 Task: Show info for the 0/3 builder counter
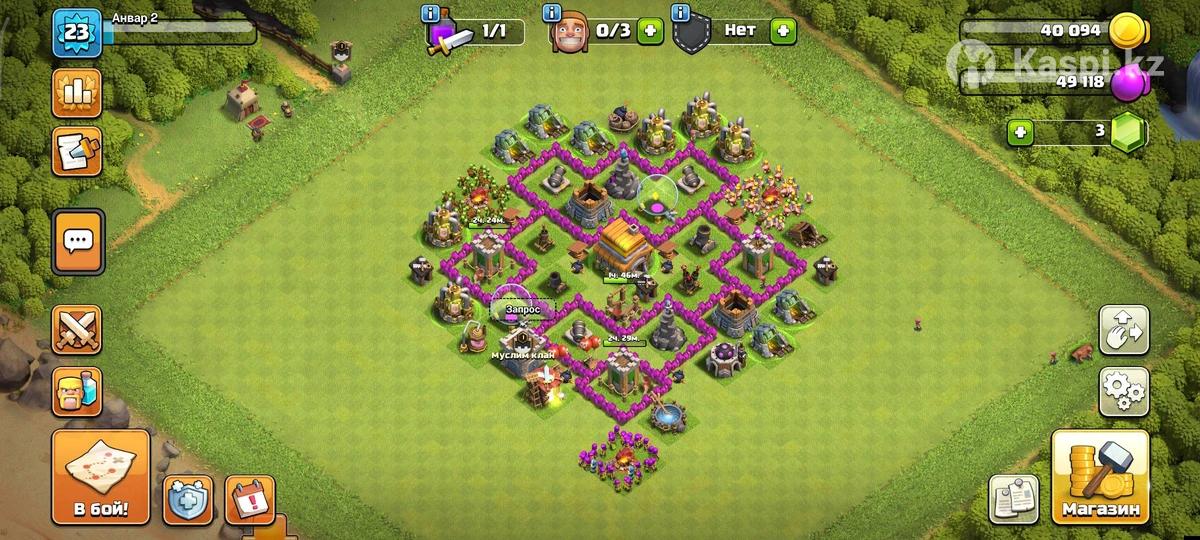[x=551, y=14]
